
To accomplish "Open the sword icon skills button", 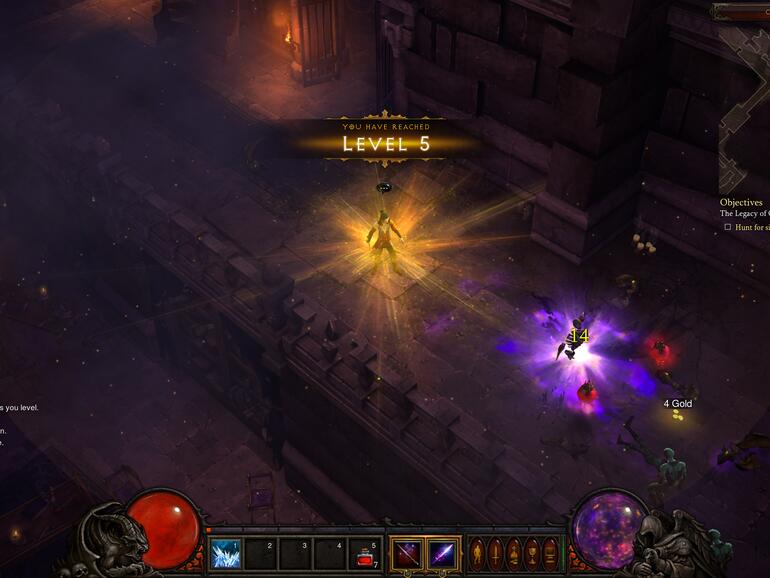I will [x=494, y=554].
